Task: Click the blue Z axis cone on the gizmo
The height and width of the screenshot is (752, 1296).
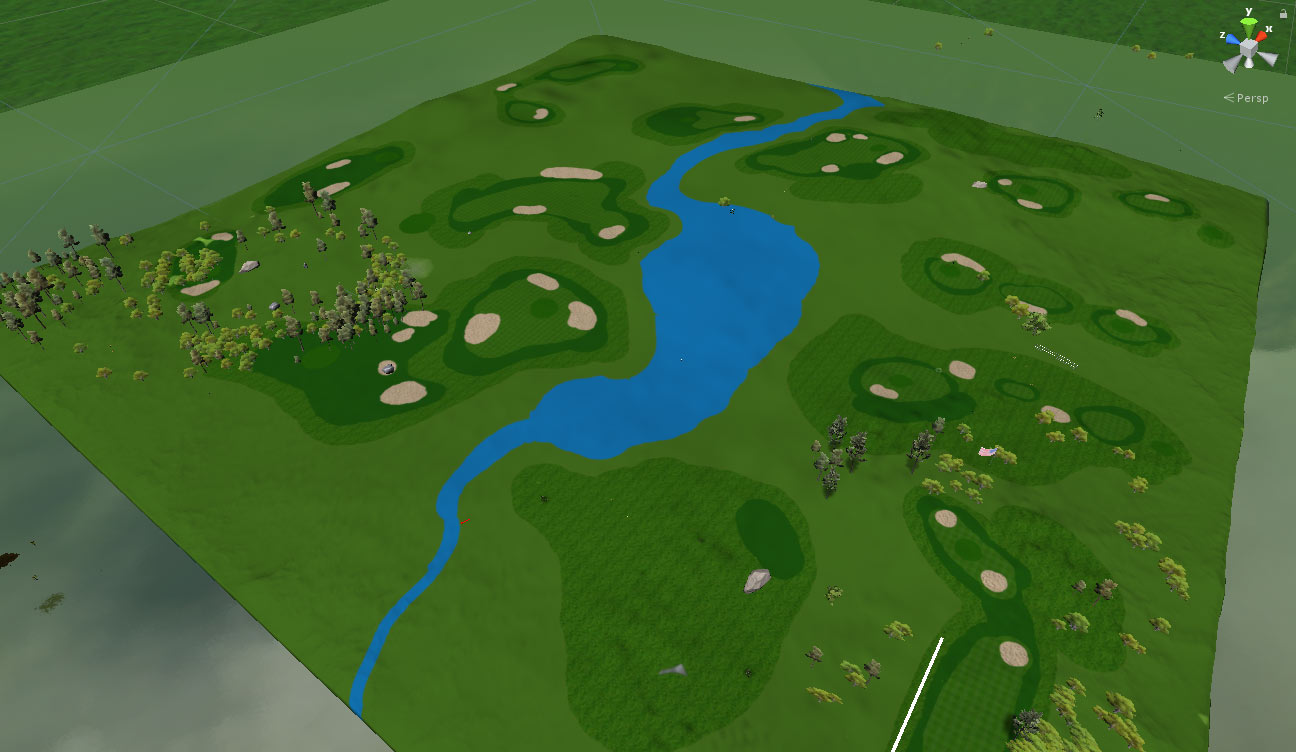Action: 1231,39
